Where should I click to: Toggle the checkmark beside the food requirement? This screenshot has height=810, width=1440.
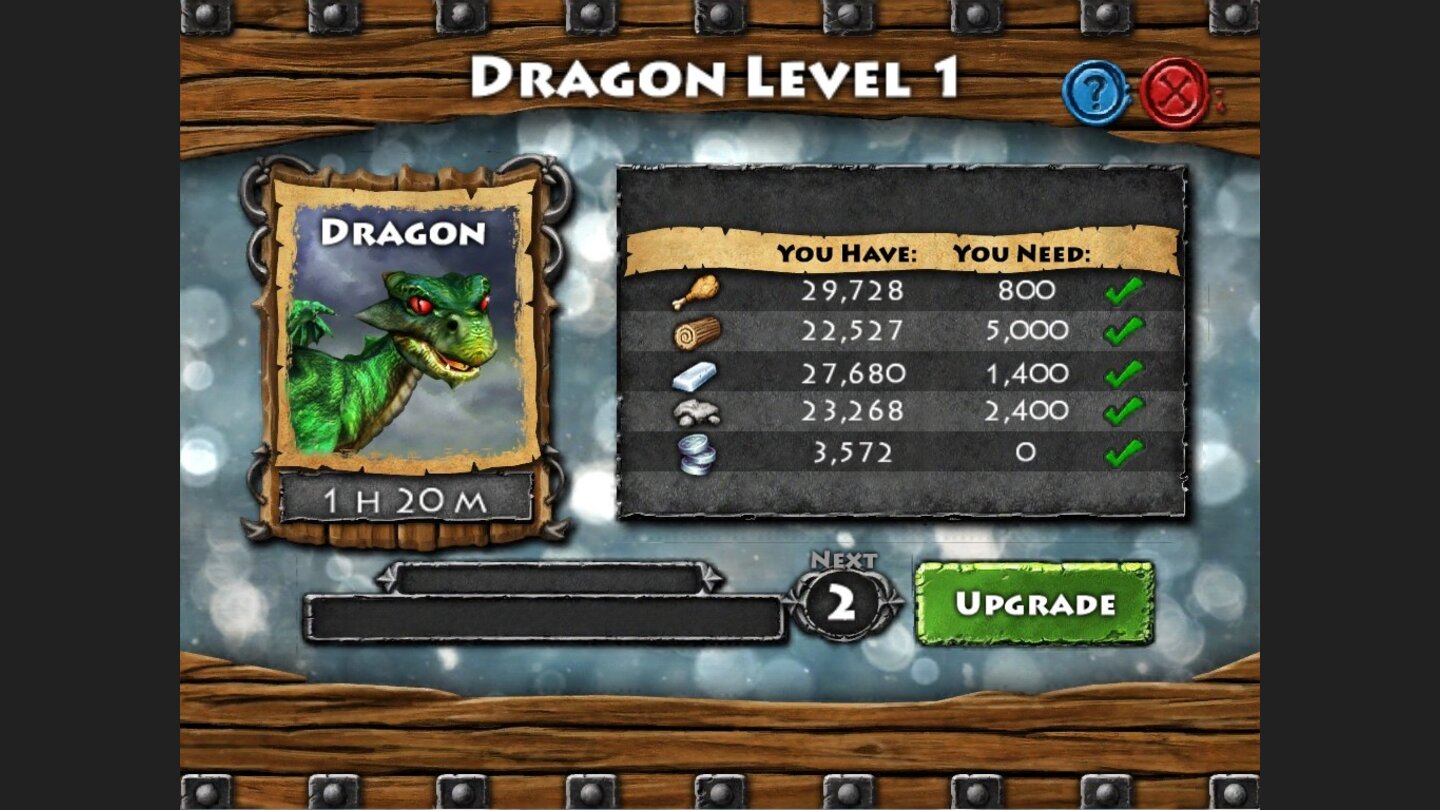[1125, 291]
